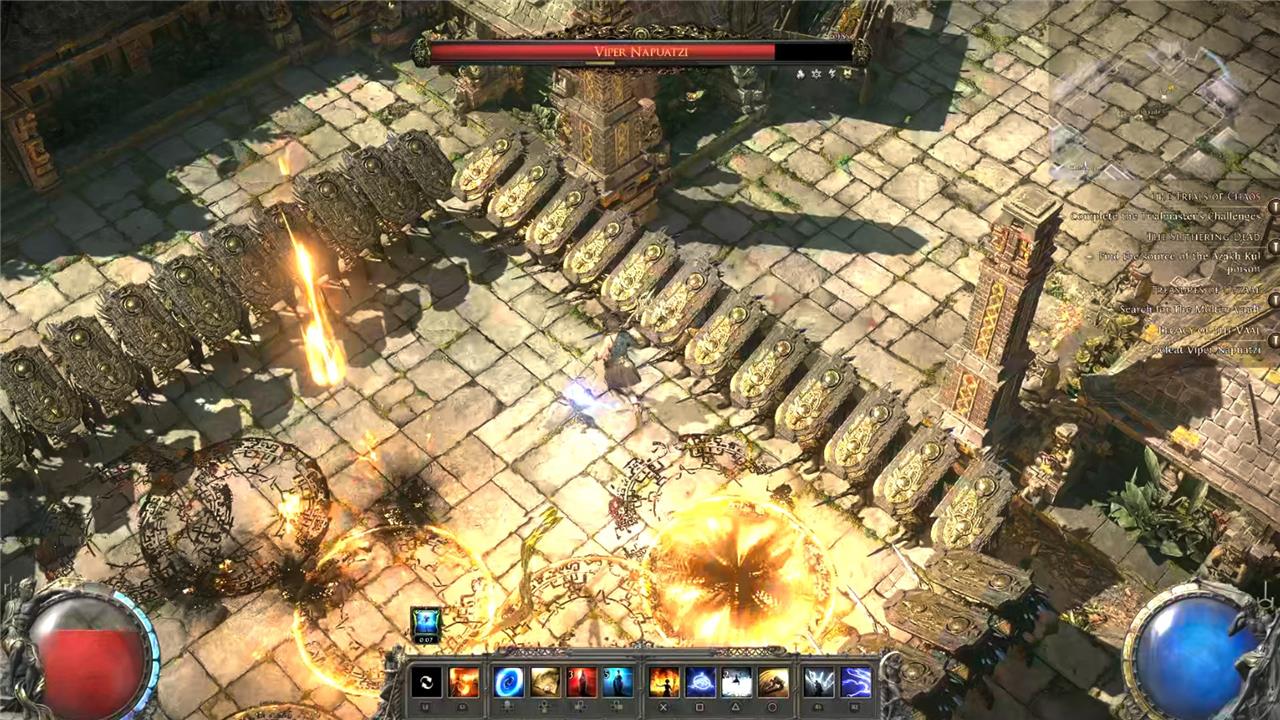The width and height of the screenshot is (1280, 720).
Task: Activate the blue swirling orb skill
Action: point(508,682)
